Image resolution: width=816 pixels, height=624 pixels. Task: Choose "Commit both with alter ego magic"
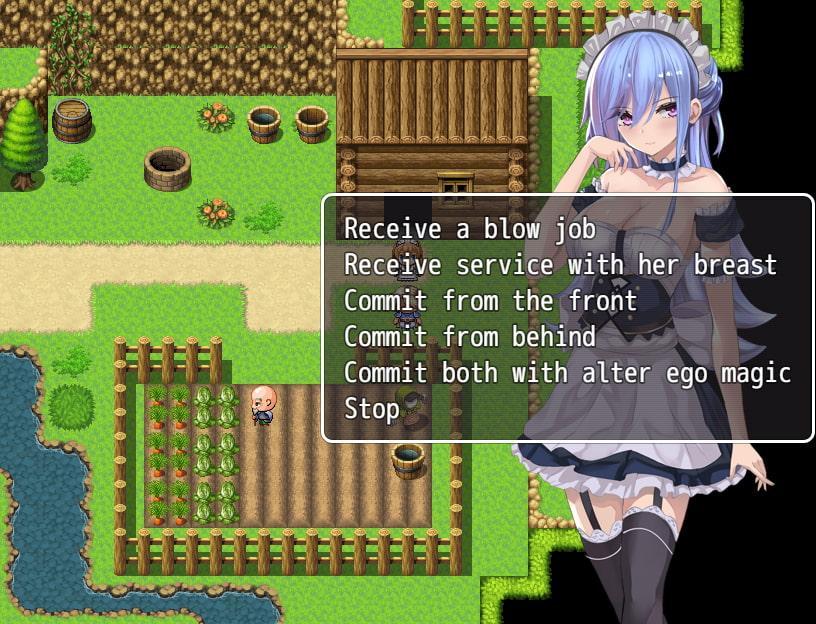[567, 373]
